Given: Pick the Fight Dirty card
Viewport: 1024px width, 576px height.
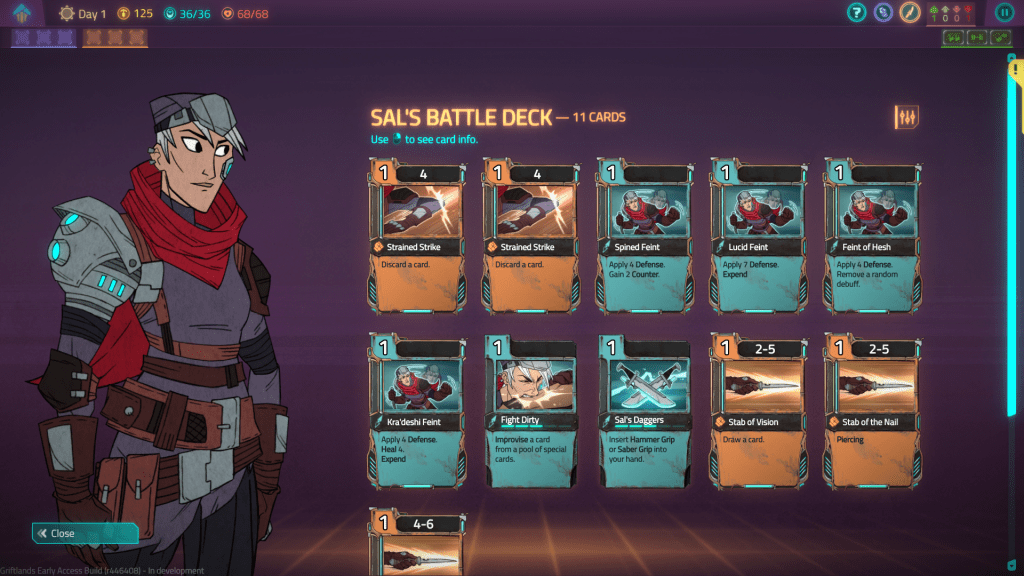Looking at the screenshot, I should pos(531,410).
